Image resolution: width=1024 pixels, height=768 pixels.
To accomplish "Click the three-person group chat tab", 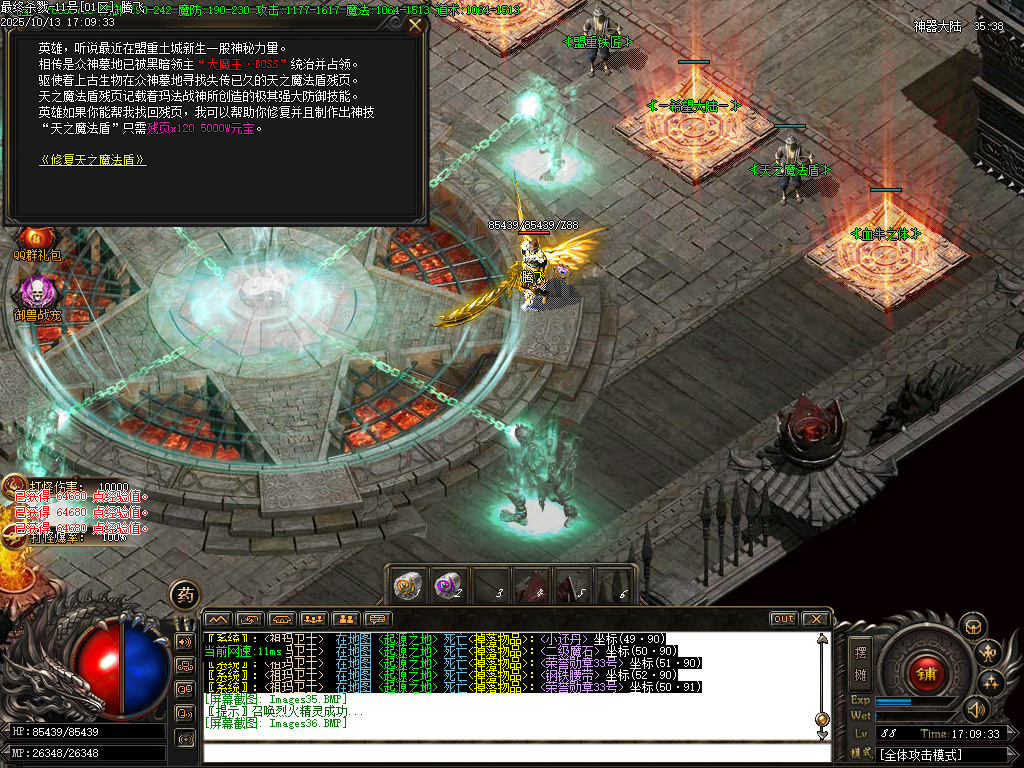I will [x=314, y=619].
